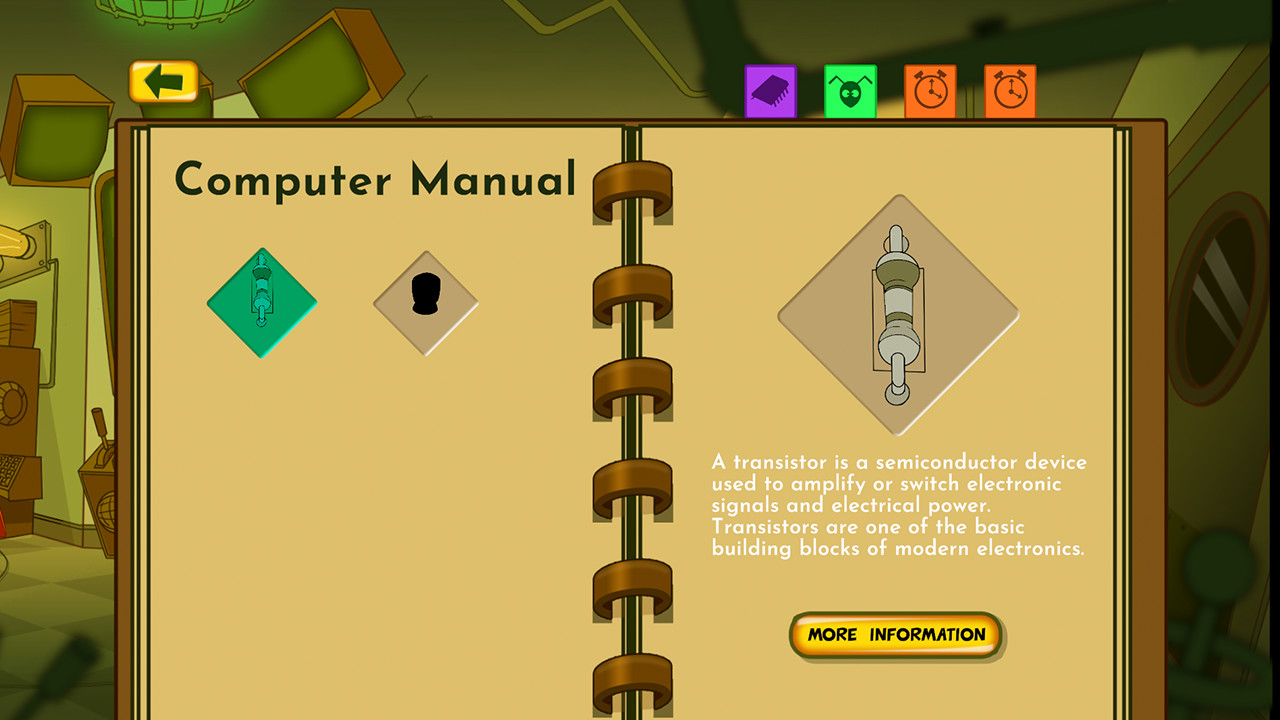Click the transistor description paragraph
Screen dimensions: 1280x720
point(898,505)
